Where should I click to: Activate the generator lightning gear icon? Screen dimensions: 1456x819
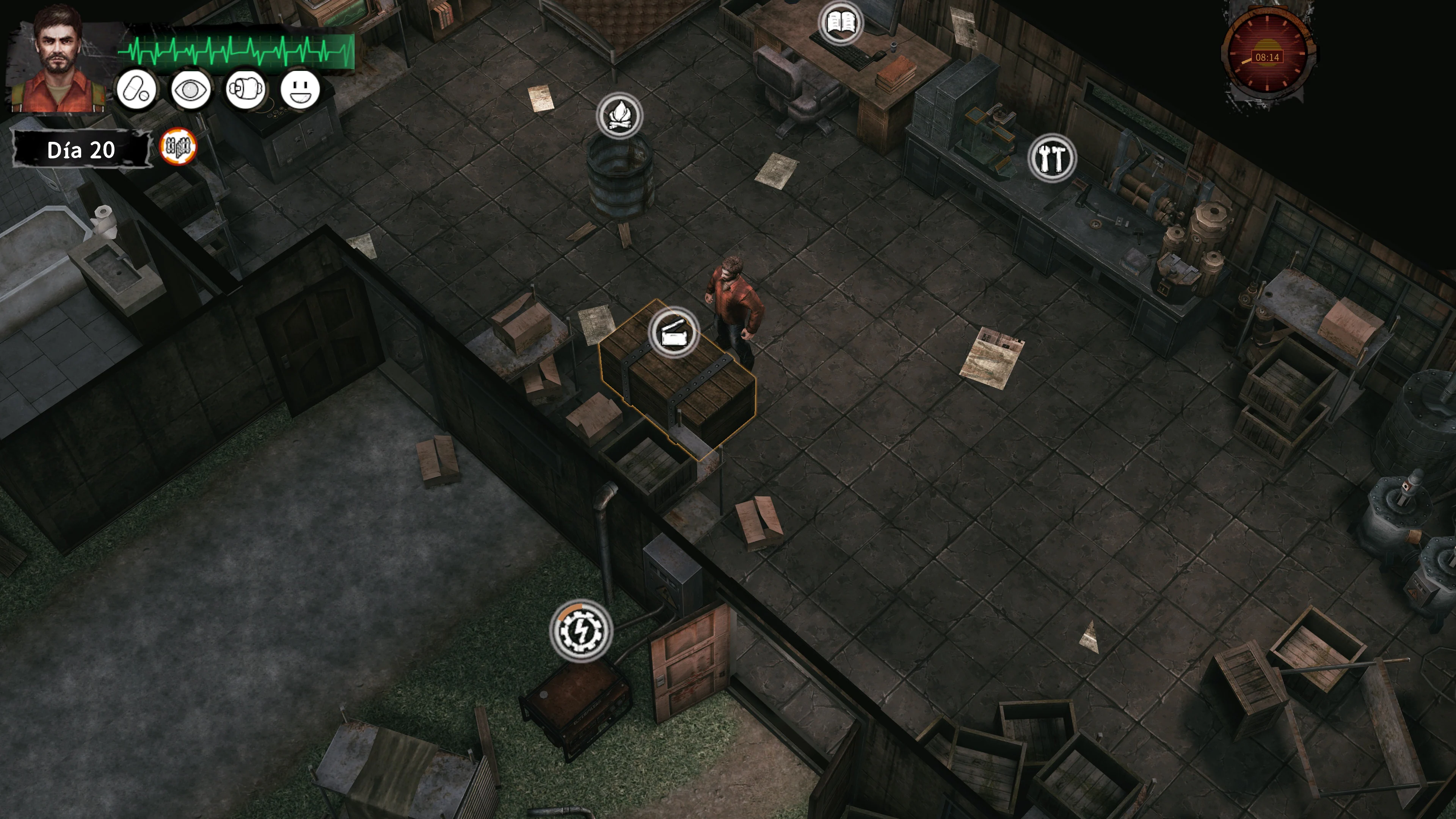click(x=581, y=630)
